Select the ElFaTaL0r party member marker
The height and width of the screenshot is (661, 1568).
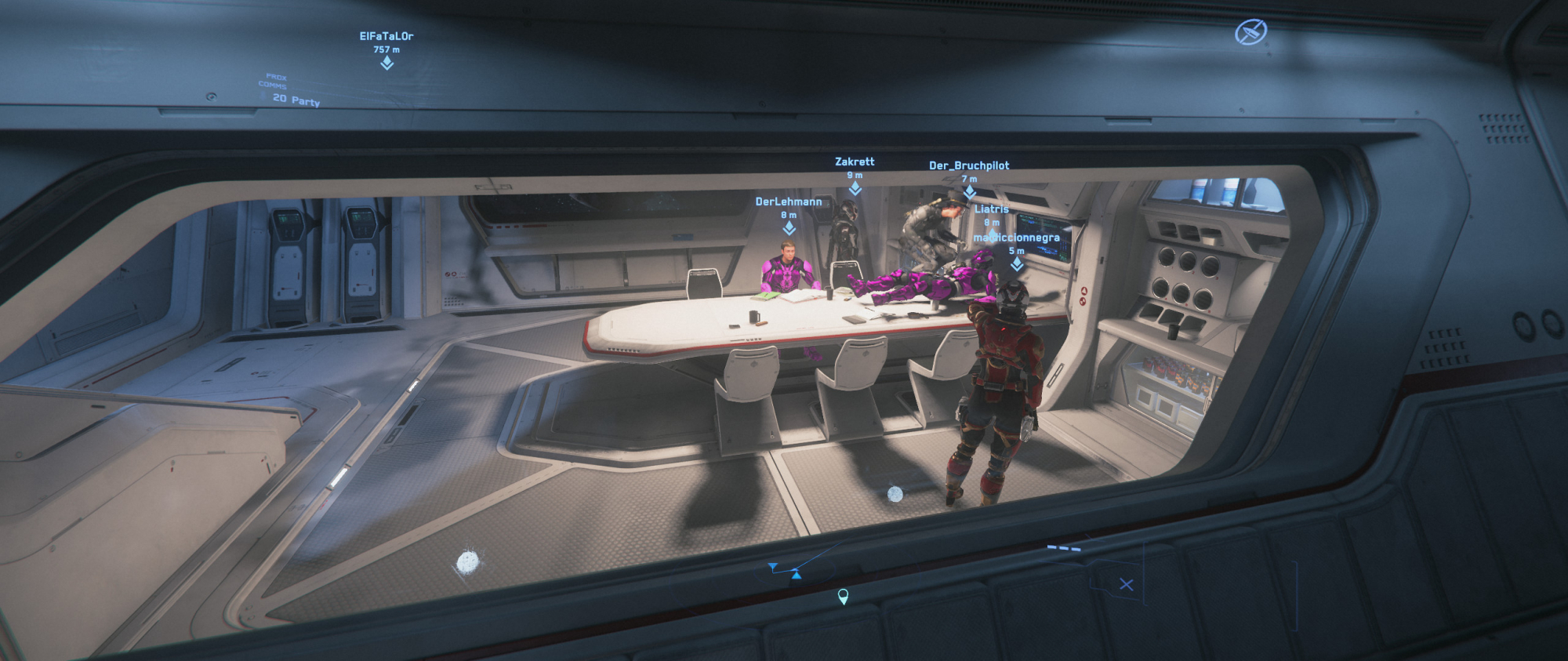pos(387,63)
